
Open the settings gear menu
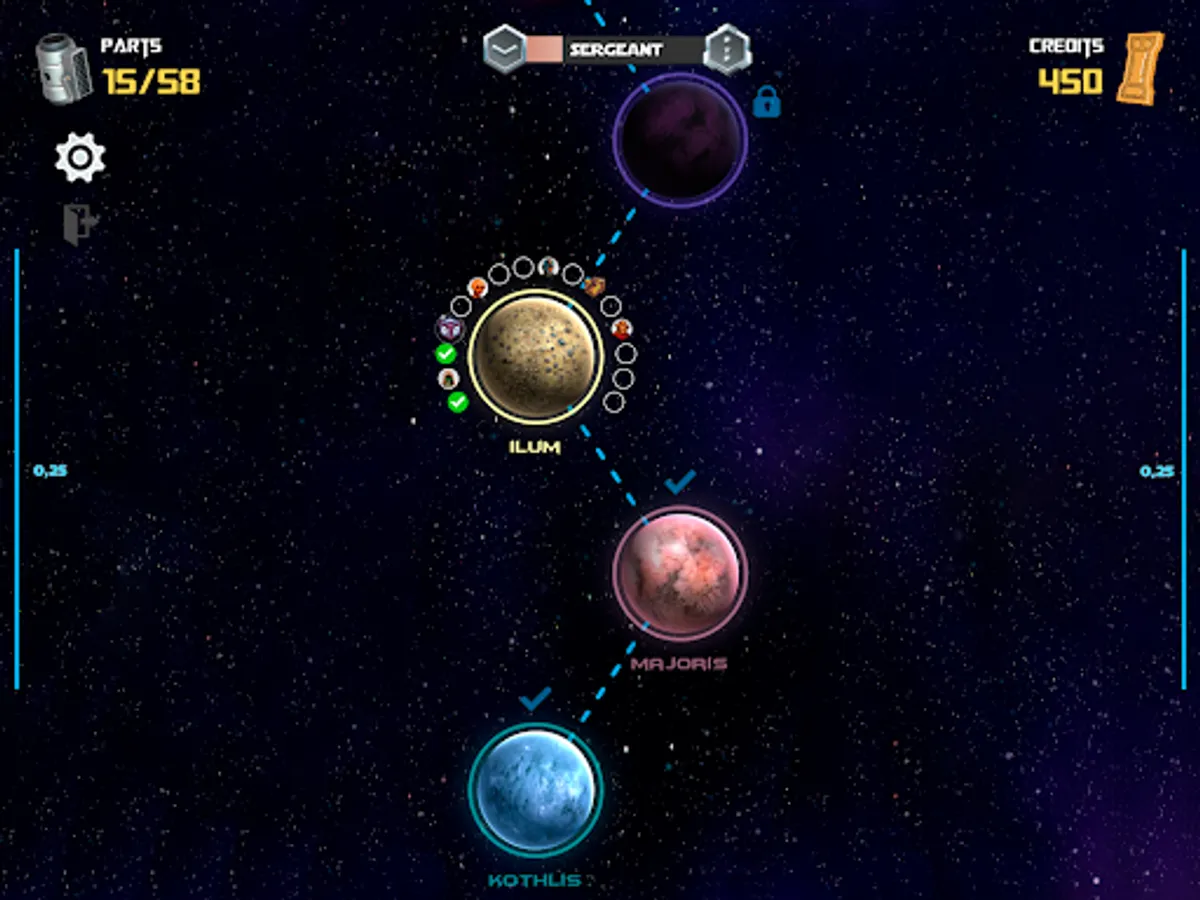click(80, 158)
